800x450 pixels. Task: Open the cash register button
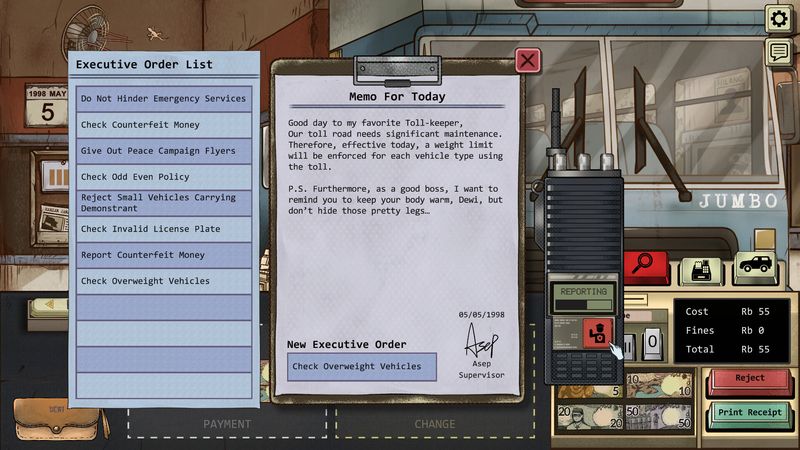coord(701,269)
